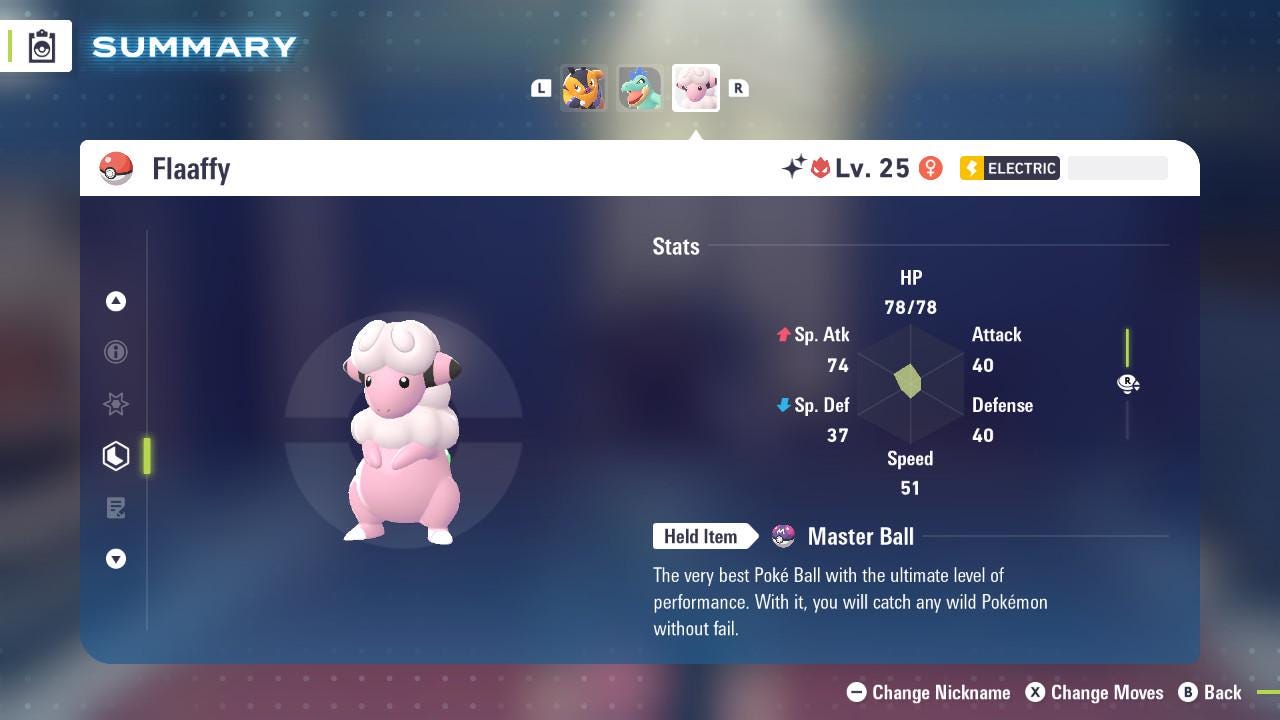Select the star-shaped moves page icon
This screenshot has height=720, width=1280.
pos(116,404)
